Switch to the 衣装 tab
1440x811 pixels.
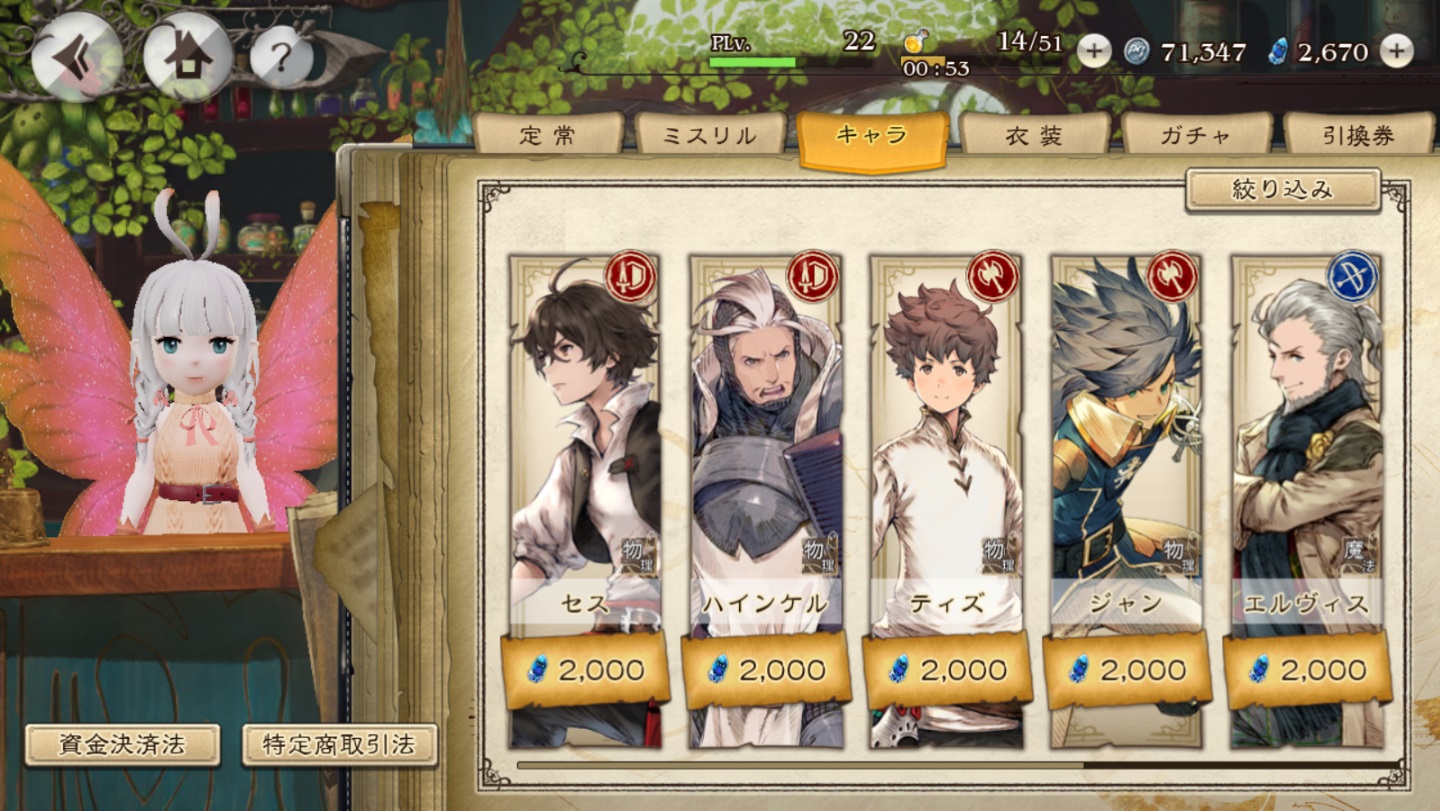(1034, 135)
